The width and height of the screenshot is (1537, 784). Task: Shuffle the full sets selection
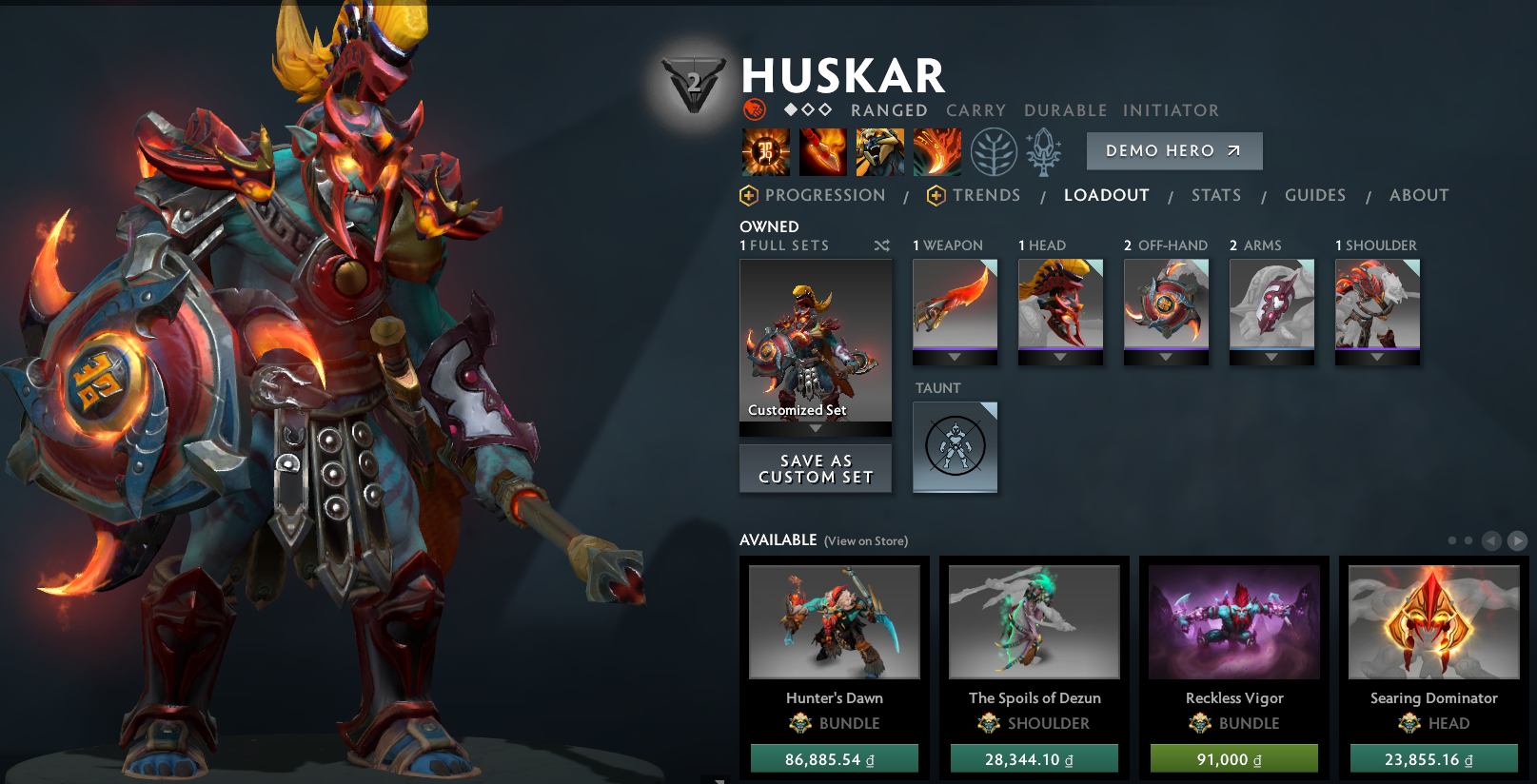[x=882, y=245]
